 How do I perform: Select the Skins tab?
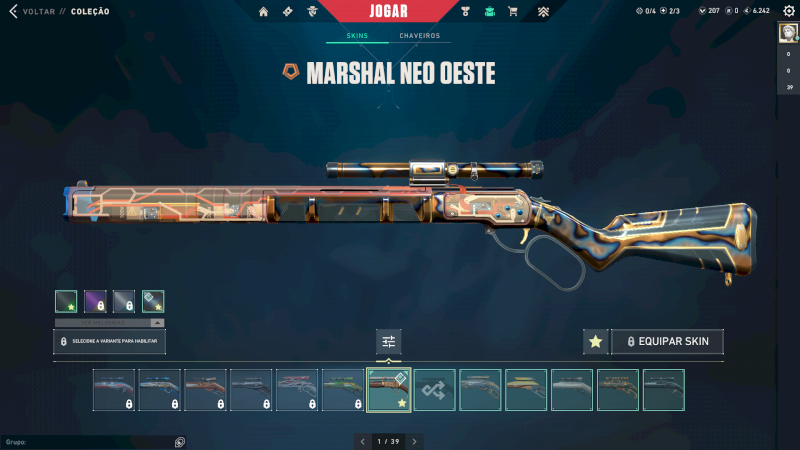pyautogui.click(x=357, y=36)
